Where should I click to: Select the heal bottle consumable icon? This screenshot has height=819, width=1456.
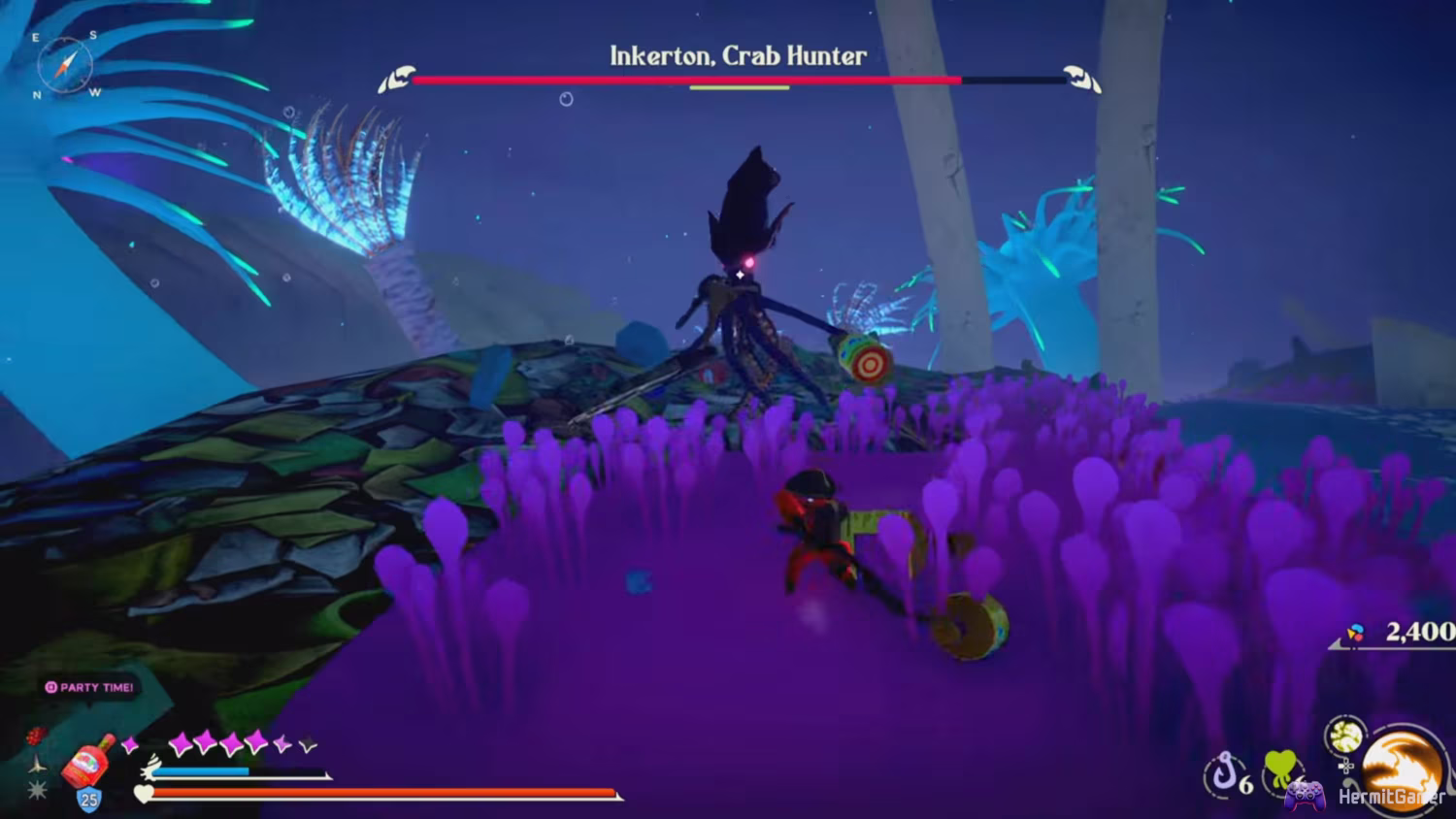pos(85,763)
